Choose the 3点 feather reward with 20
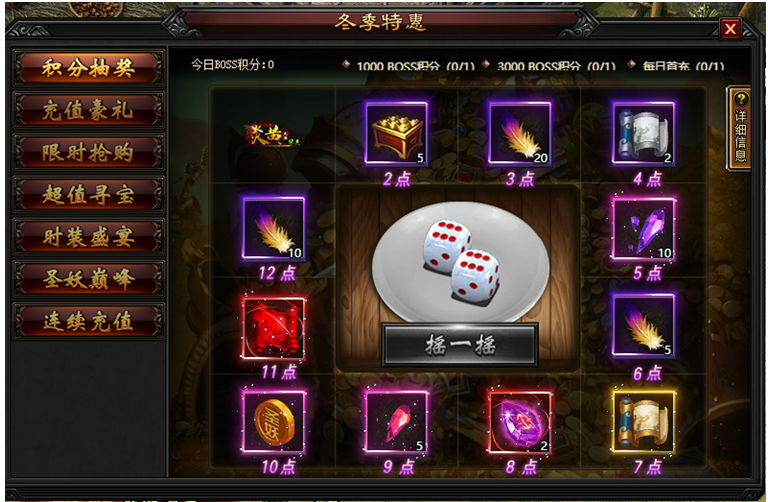Screen dimensions: 768x502 (520, 133)
